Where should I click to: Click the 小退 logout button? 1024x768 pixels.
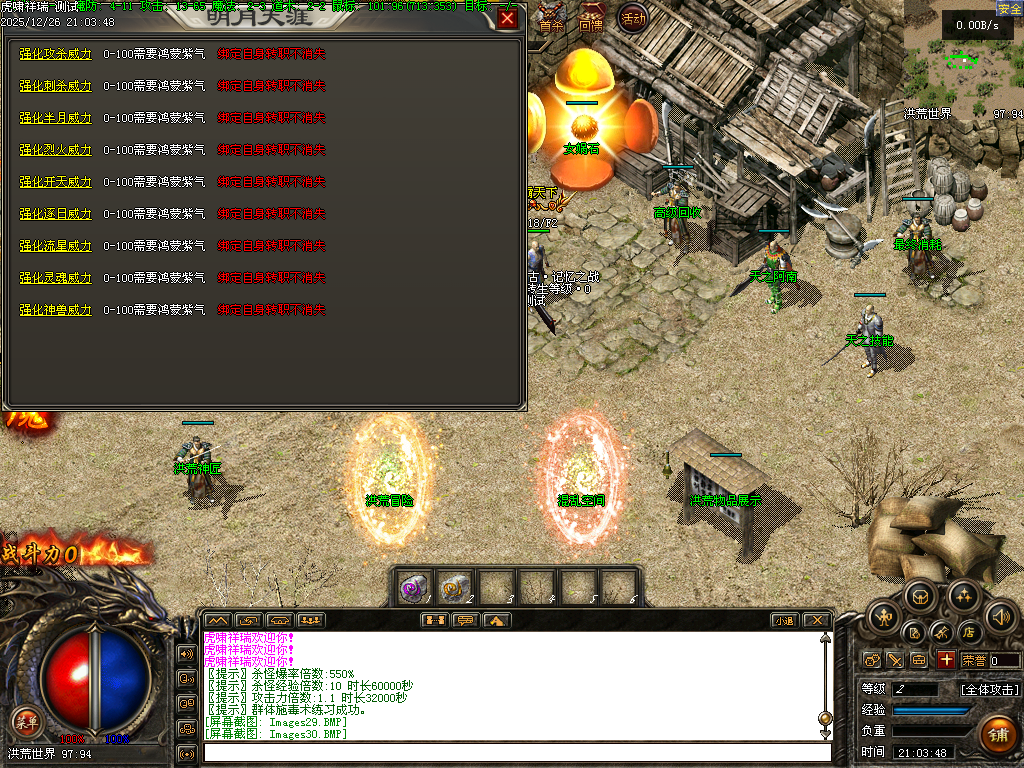[783, 620]
